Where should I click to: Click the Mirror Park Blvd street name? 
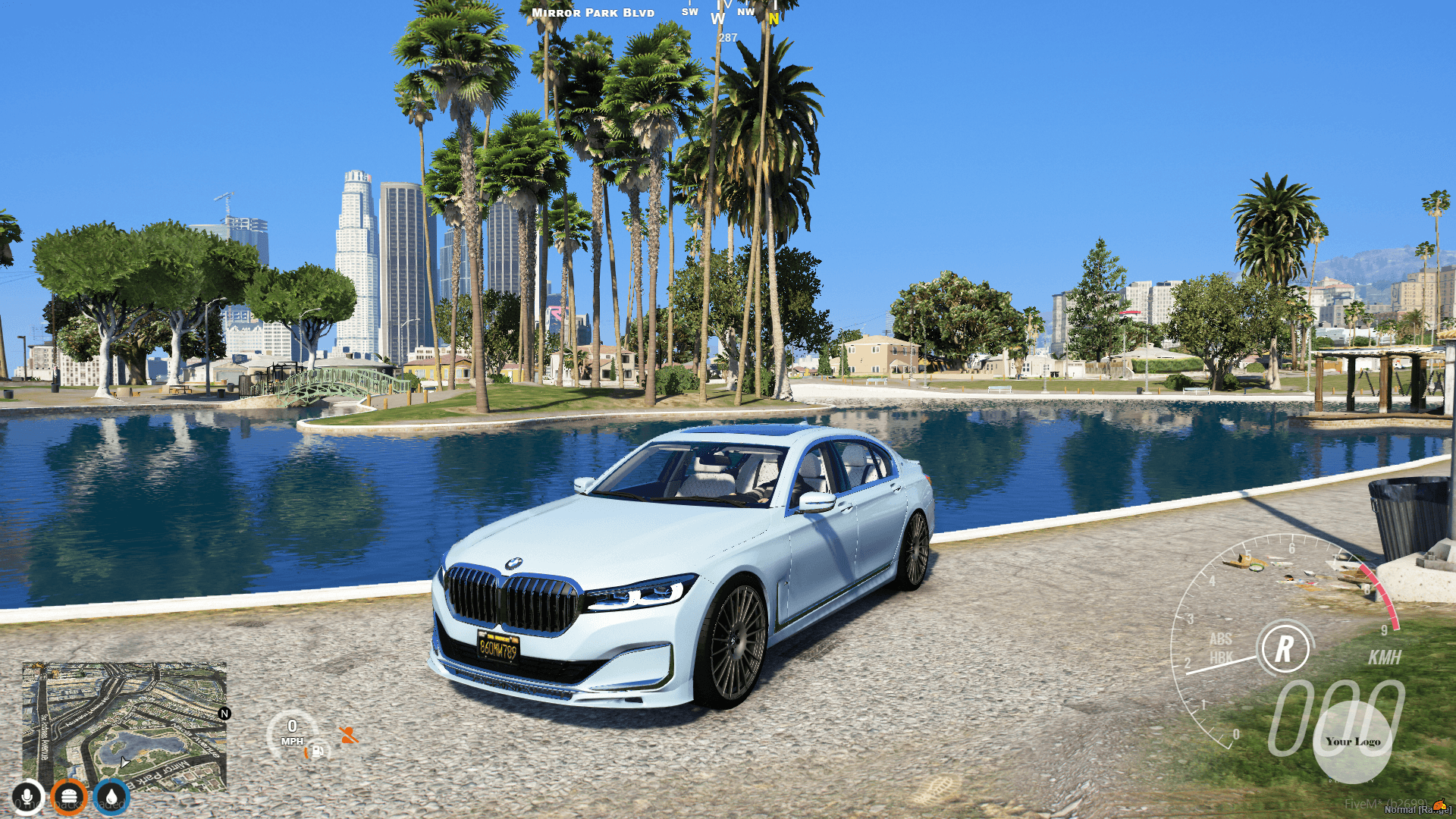[593, 12]
